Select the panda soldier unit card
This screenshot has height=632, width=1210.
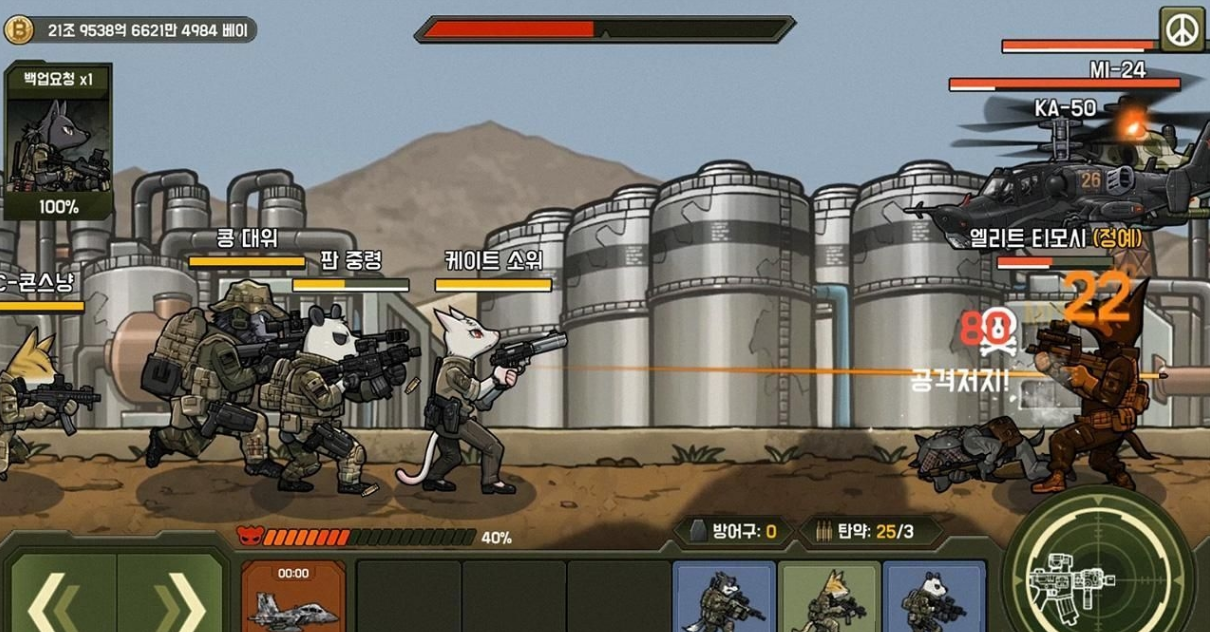coord(934,598)
